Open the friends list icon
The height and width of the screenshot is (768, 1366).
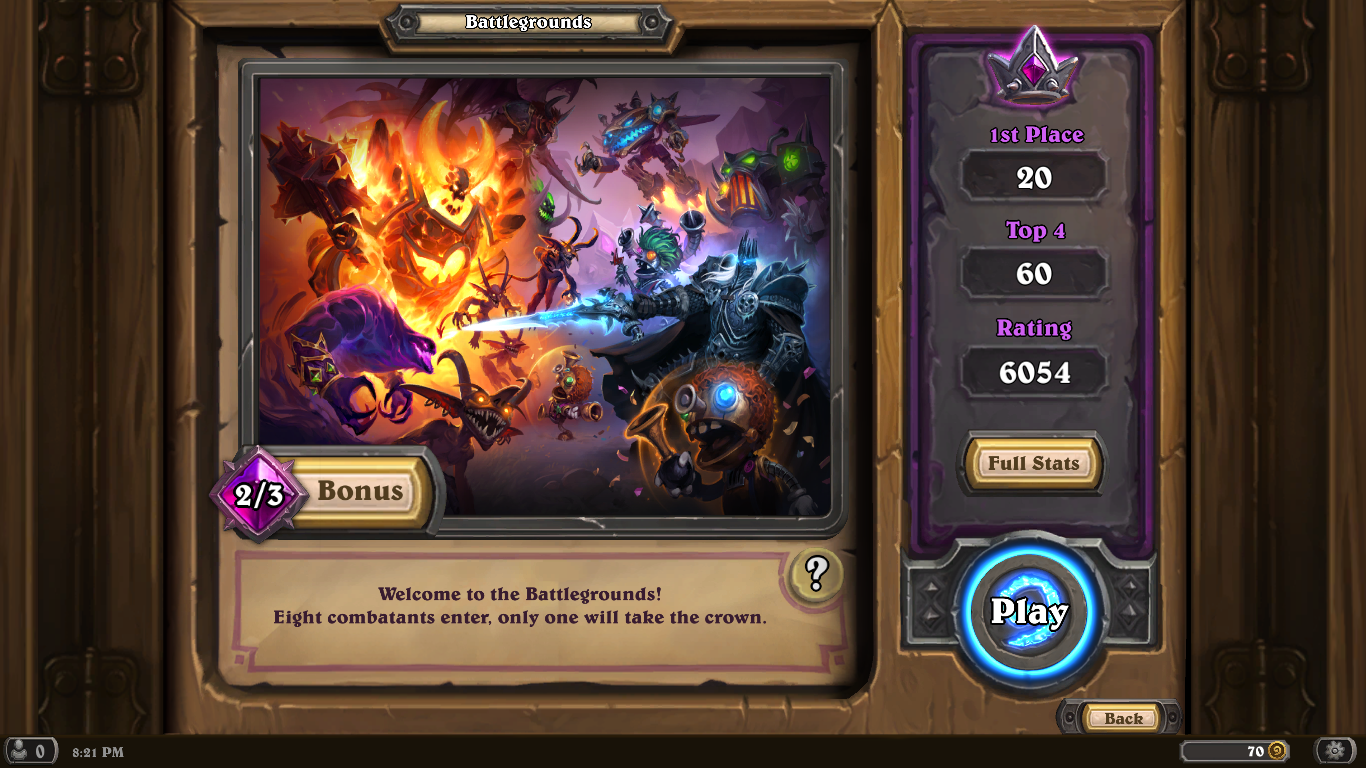coord(32,749)
